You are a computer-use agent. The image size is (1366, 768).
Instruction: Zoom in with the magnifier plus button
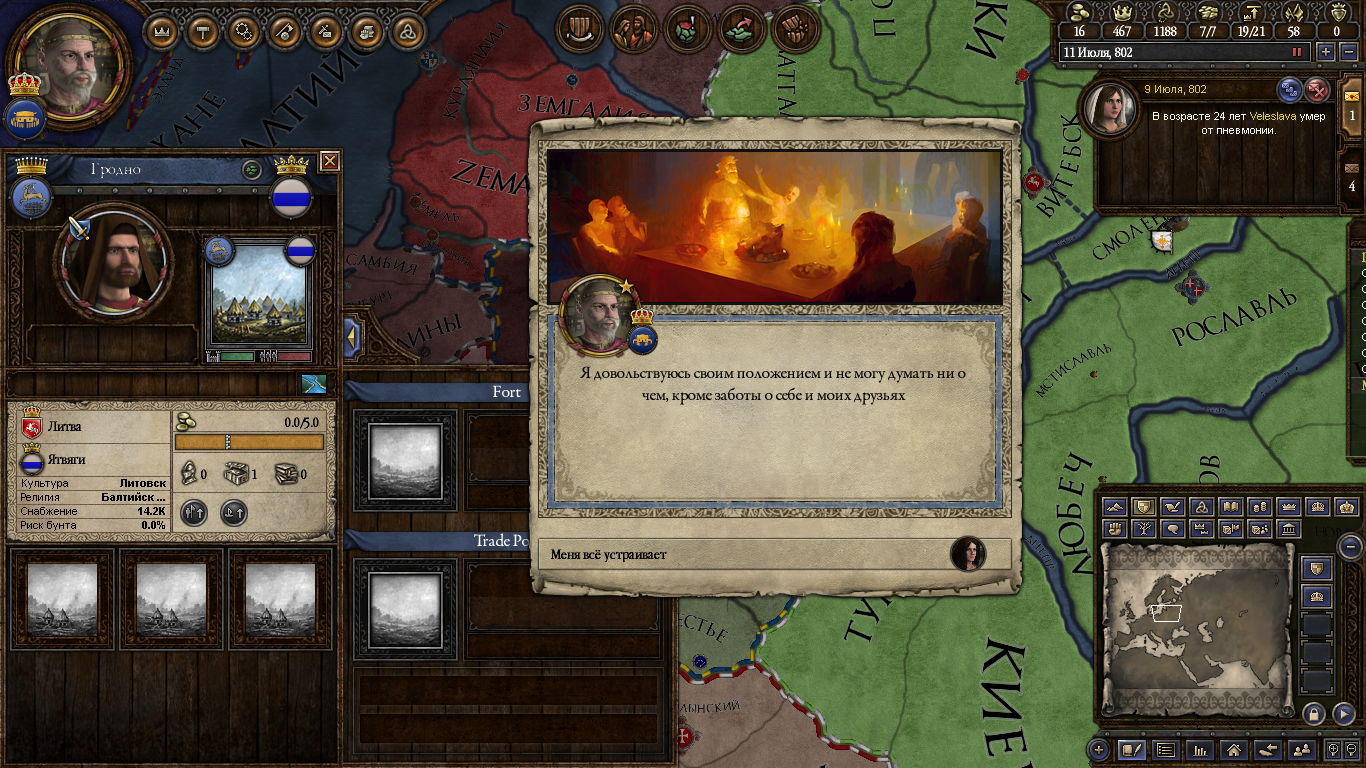click(1333, 749)
